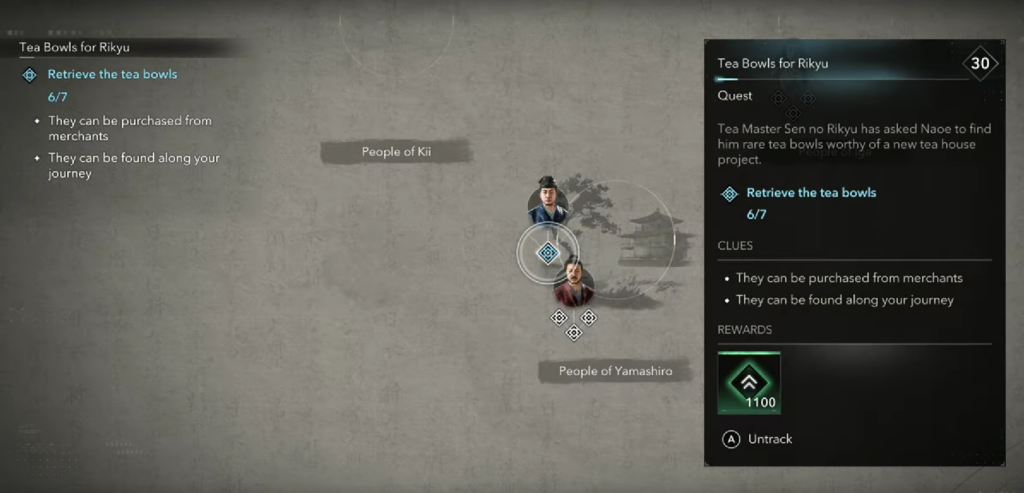Screen dimensions: 1024x493
Task: Choose the blue-robed character portrait
Action: point(548,202)
